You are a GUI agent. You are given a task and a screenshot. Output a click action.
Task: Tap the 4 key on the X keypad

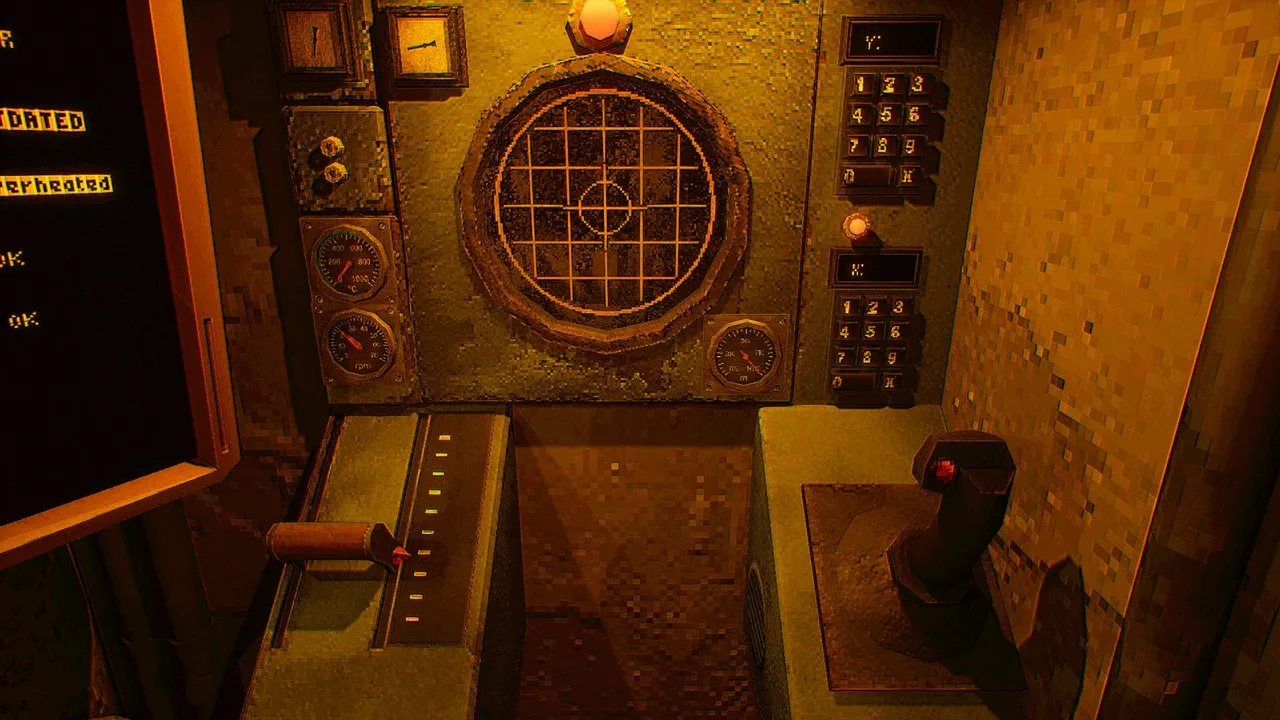pos(846,332)
